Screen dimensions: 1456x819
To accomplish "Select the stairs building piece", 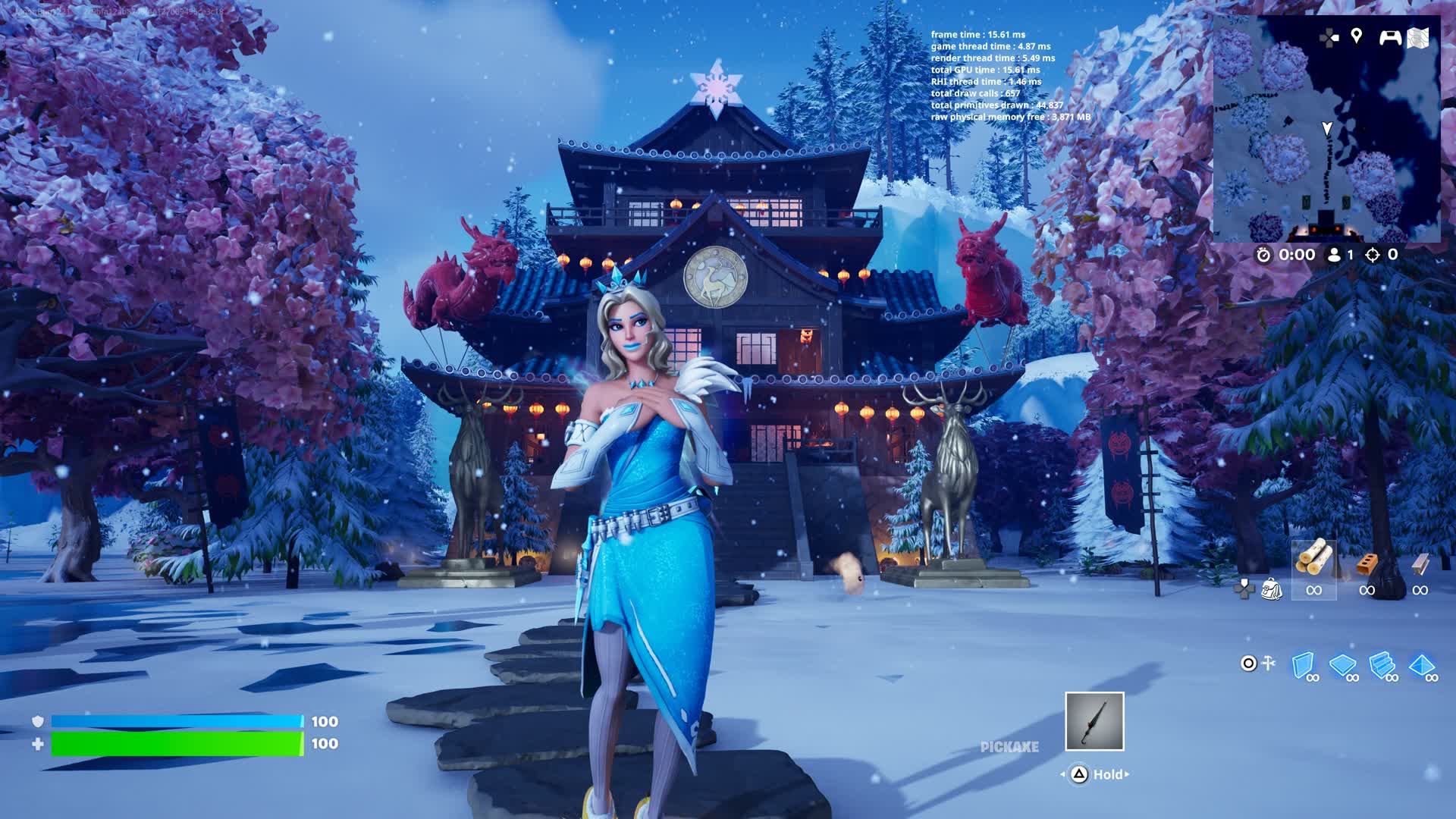I will [x=1382, y=665].
